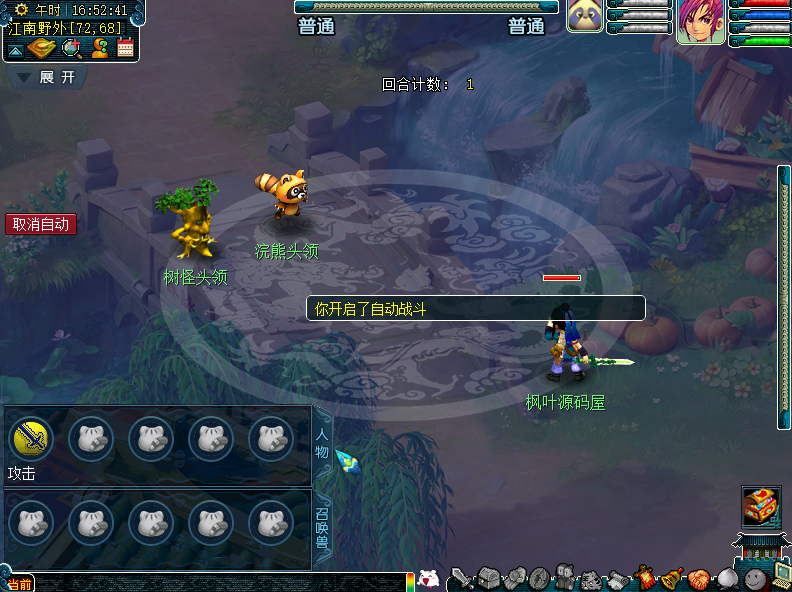This screenshot has height=592, width=792.
Task: Open the smiley face friends icon
Action: click(754, 578)
